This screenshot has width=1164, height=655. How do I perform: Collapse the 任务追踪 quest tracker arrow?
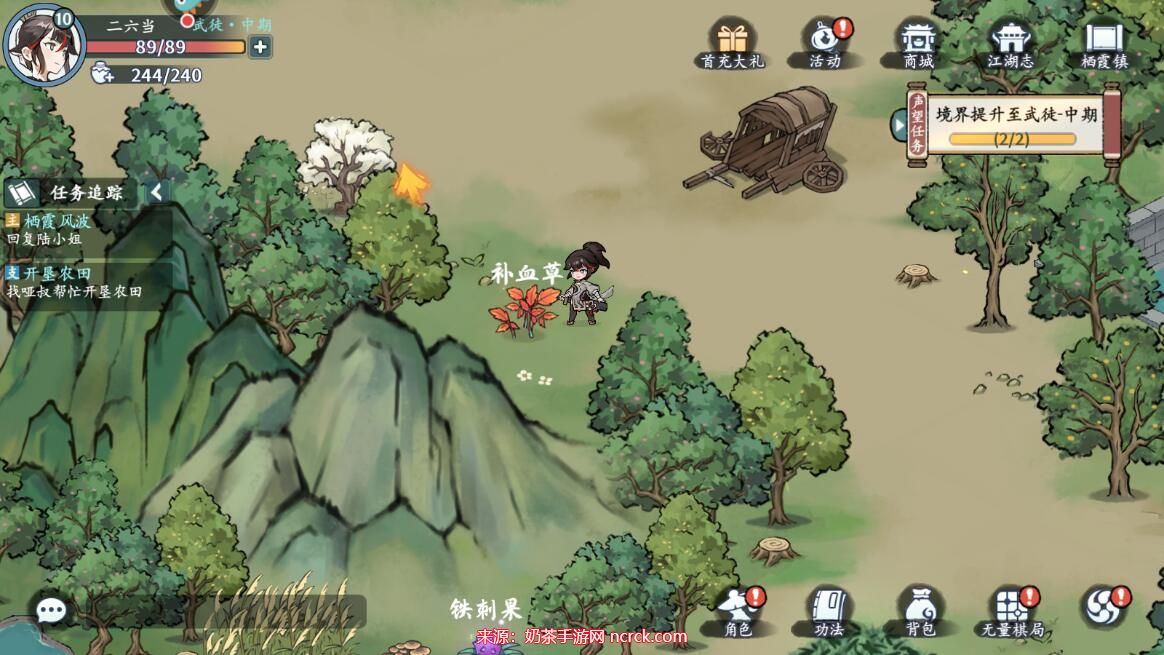[157, 193]
